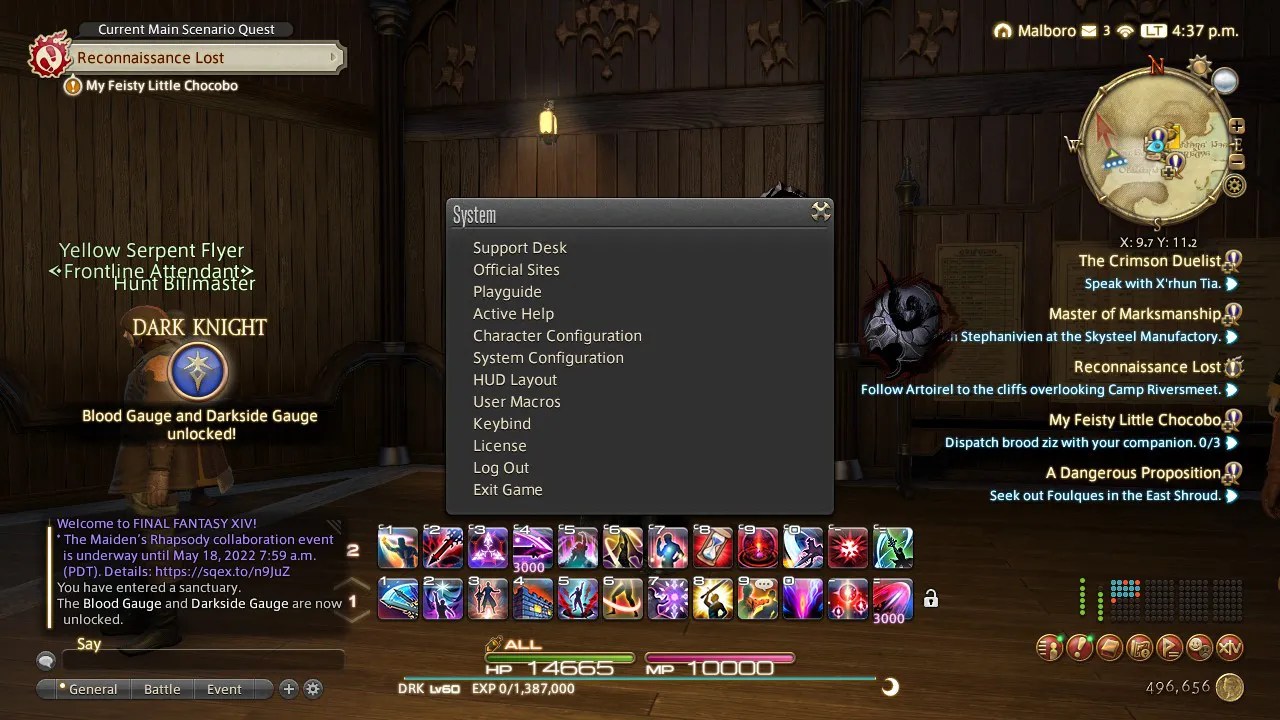Select Log Out in the System menu
This screenshot has height=720, width=1280.
point(501,467)
